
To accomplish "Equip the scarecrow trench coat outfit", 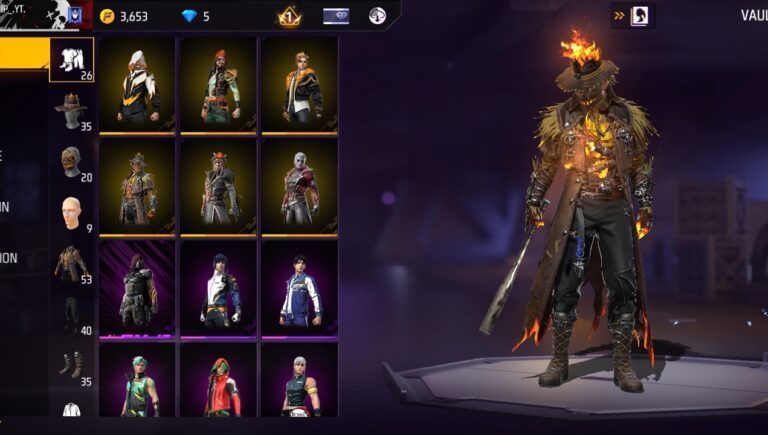I will (x=137, y=187).
